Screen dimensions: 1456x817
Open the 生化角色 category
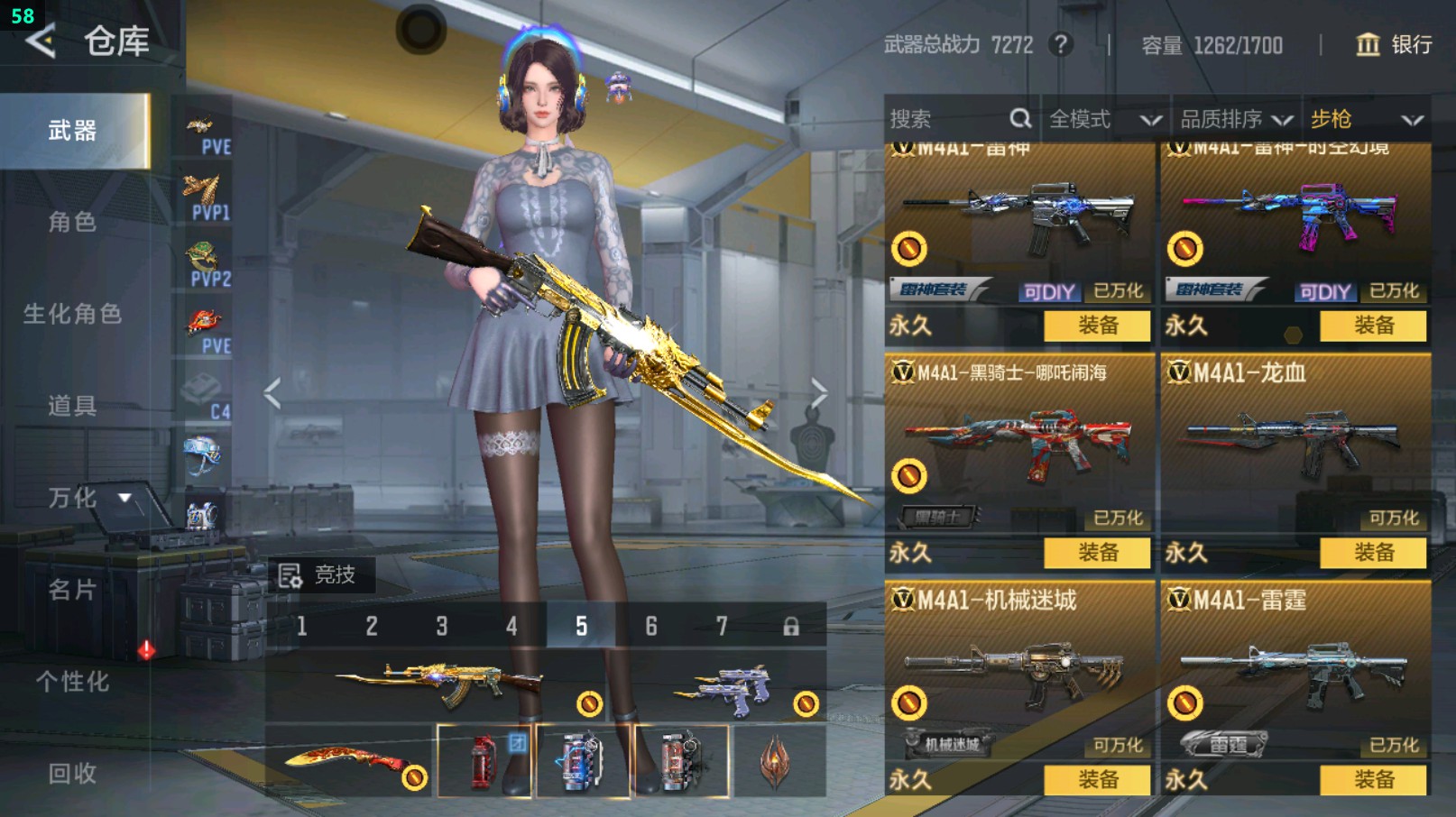[x=72, y=314]
